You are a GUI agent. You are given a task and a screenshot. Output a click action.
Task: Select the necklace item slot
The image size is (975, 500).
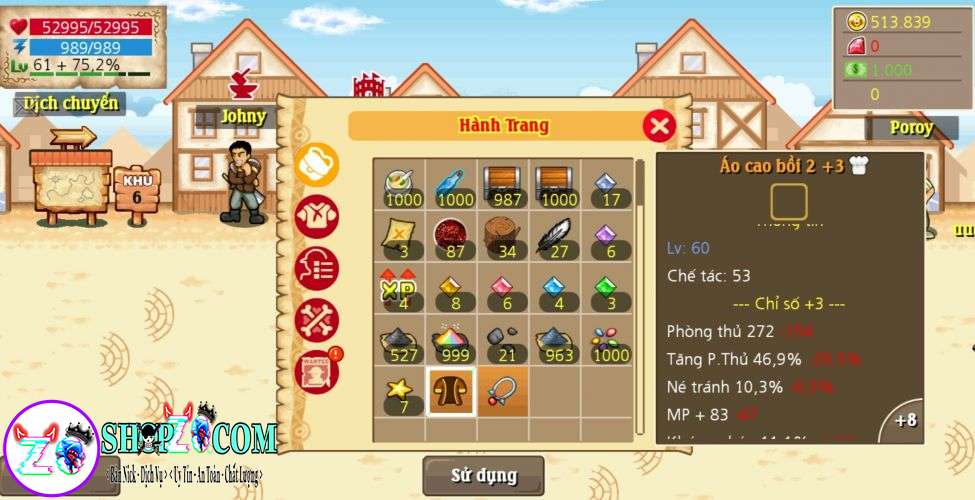point(502,391)
